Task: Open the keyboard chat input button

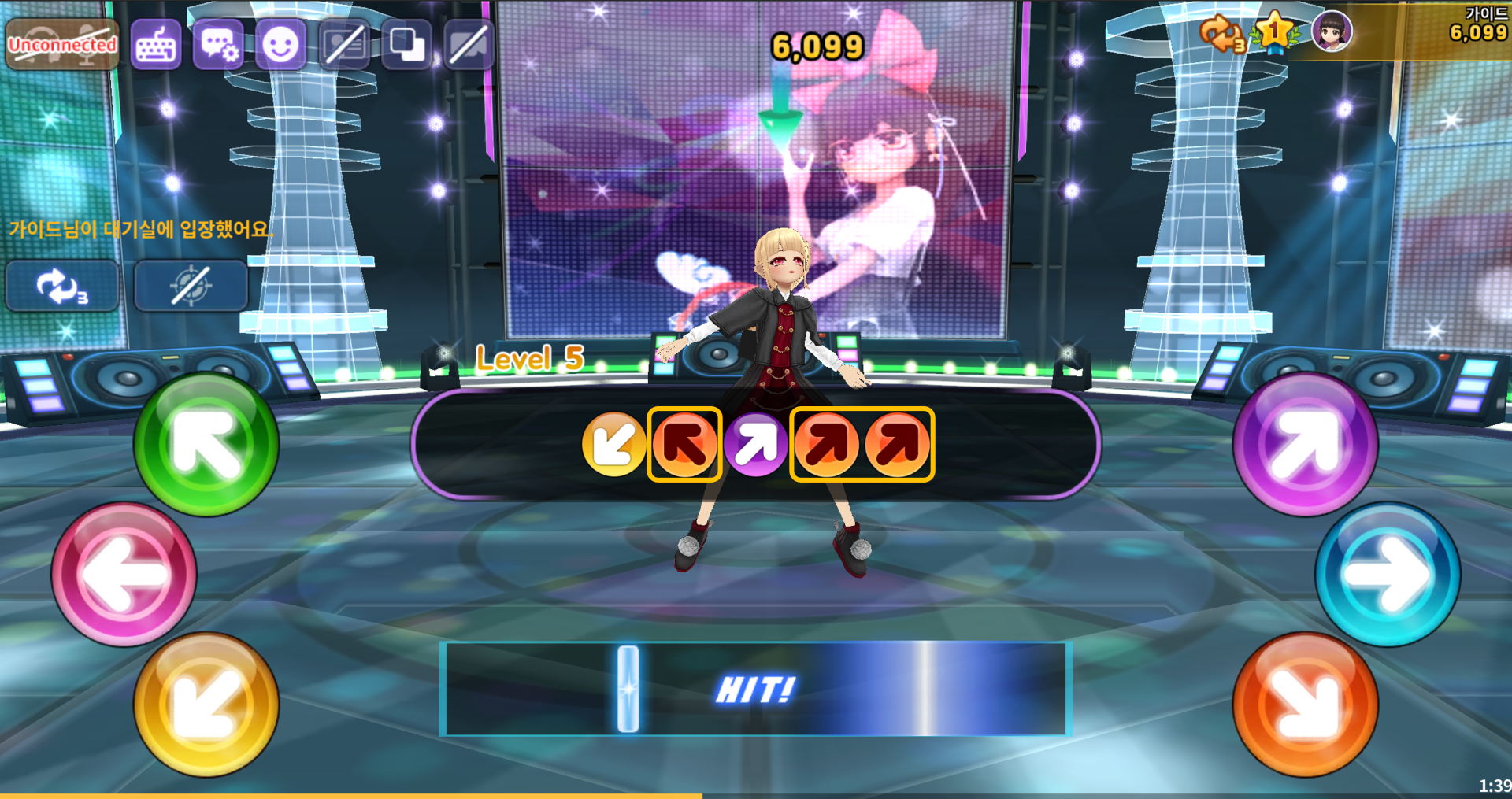Action: 156,45
